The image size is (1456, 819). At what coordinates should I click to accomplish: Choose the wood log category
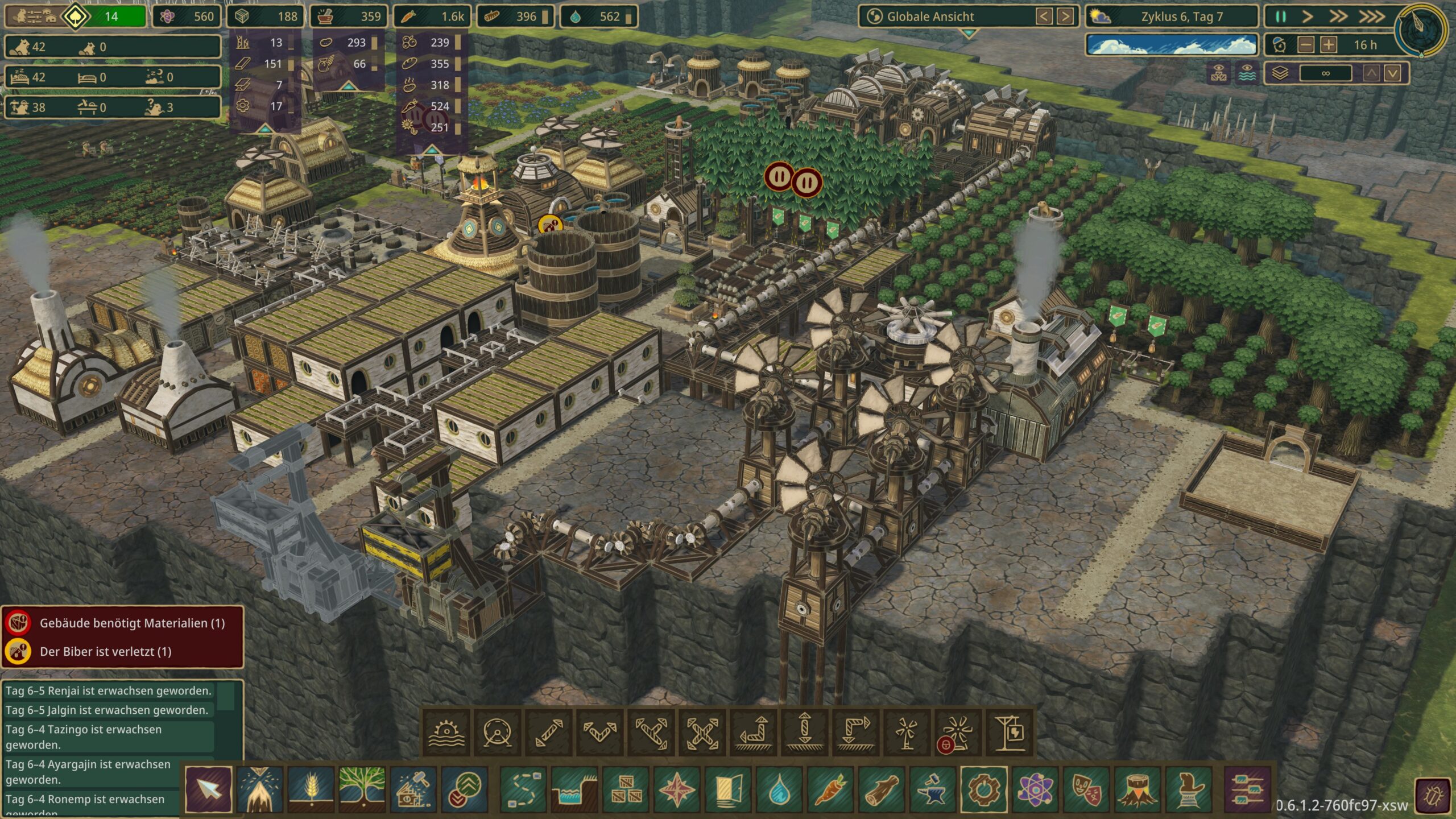(881, 789)
